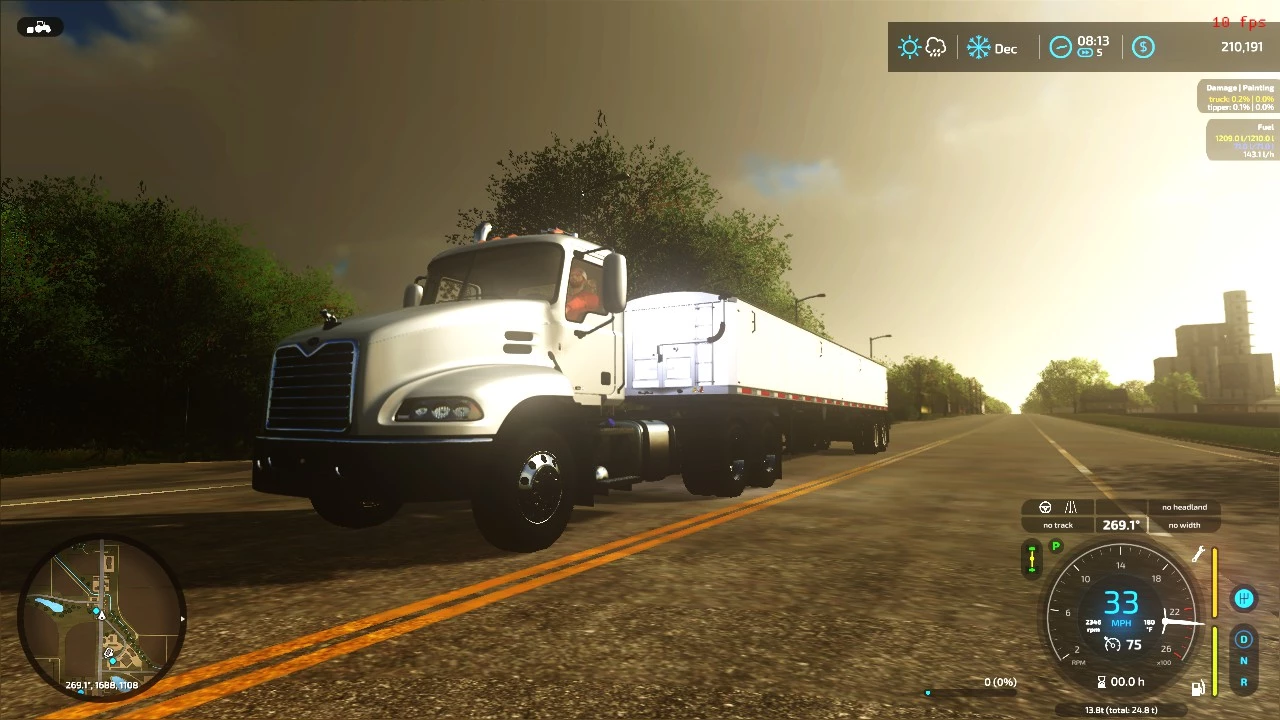Click the 'no width' guidance field

coord(1184,525)
